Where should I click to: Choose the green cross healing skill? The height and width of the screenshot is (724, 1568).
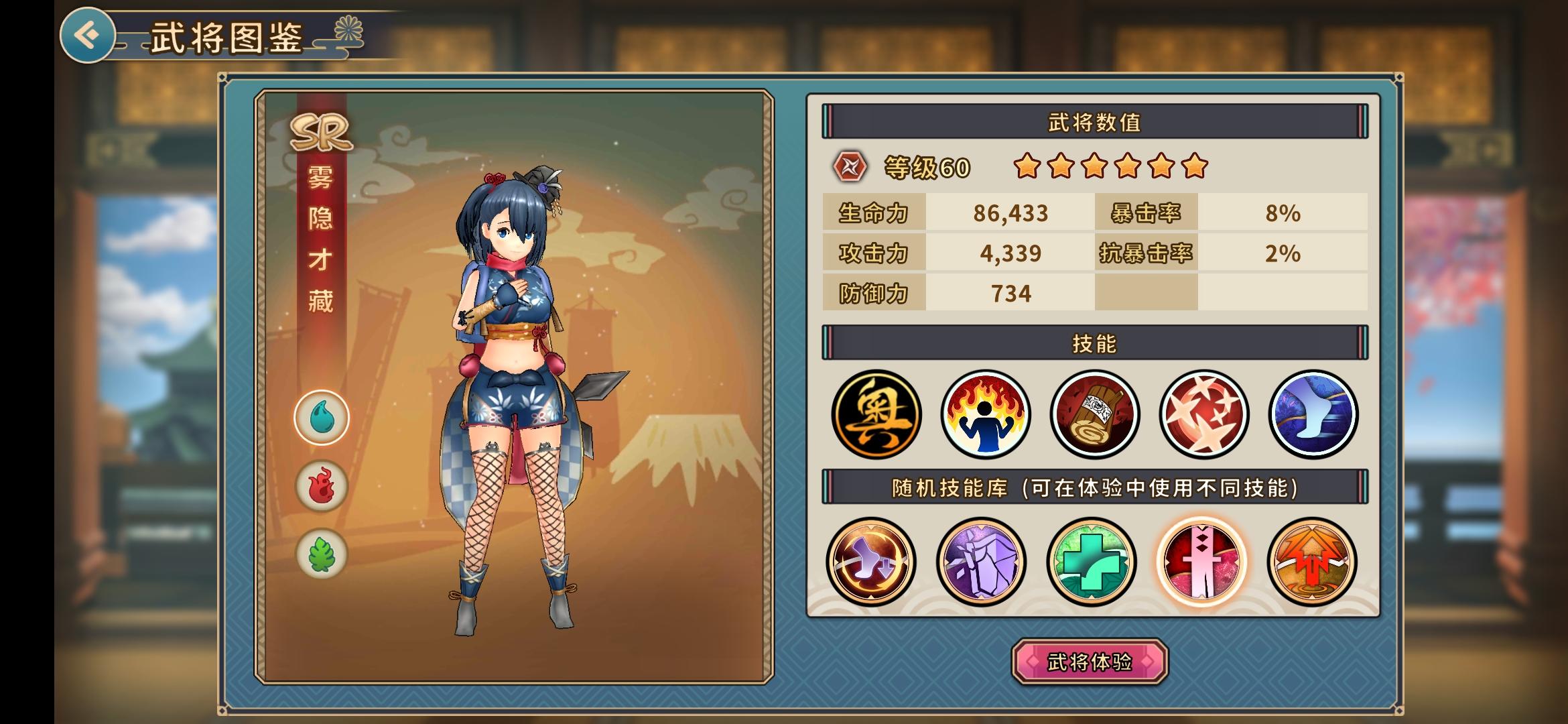click(1092, 562)
